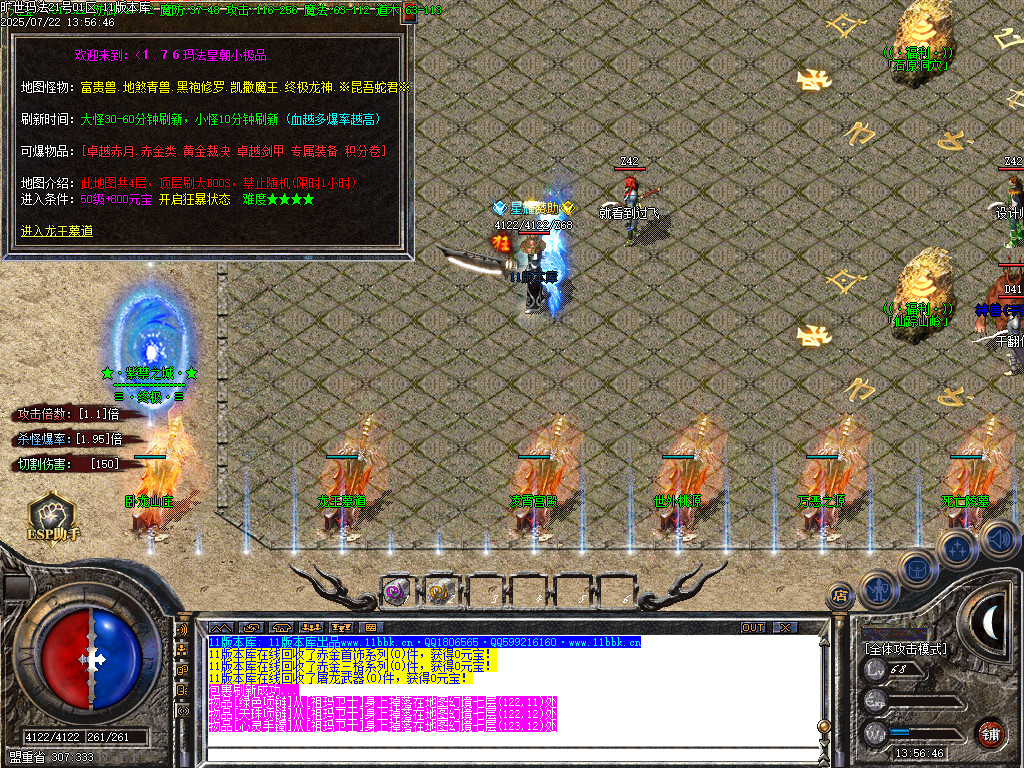Use the purple swirl item in the hotbar
Screen dimensions: 1024x768
point(395,591)
